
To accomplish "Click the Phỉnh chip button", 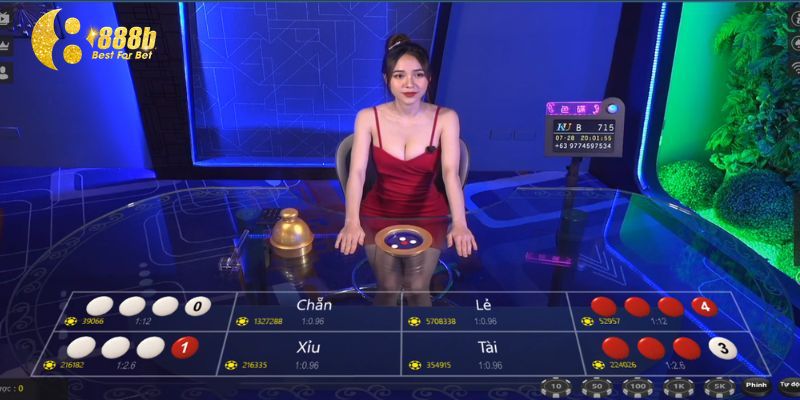I will [x=755, y=385].
